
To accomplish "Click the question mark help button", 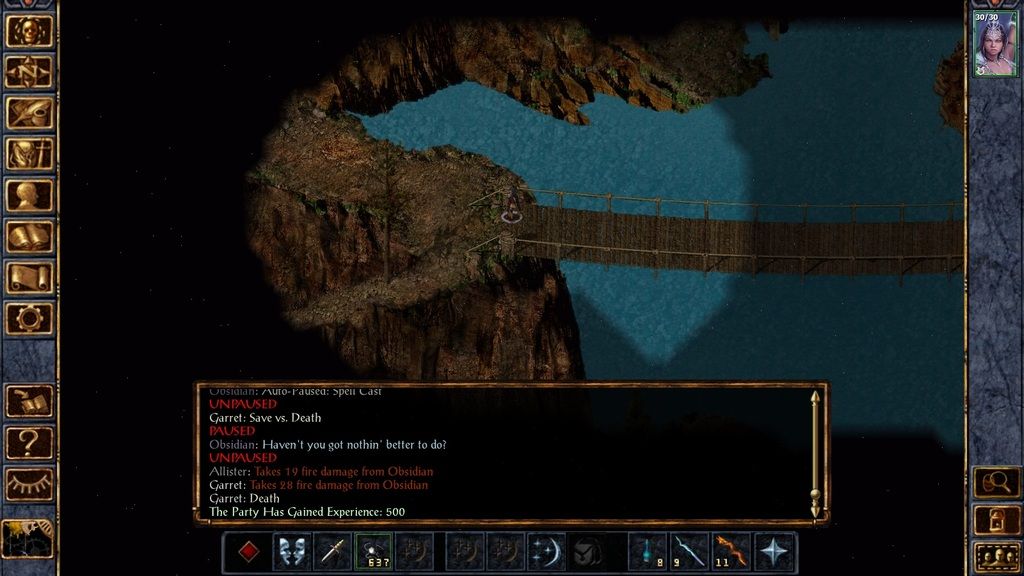I will pyautogui.click(x=29, y=442).
